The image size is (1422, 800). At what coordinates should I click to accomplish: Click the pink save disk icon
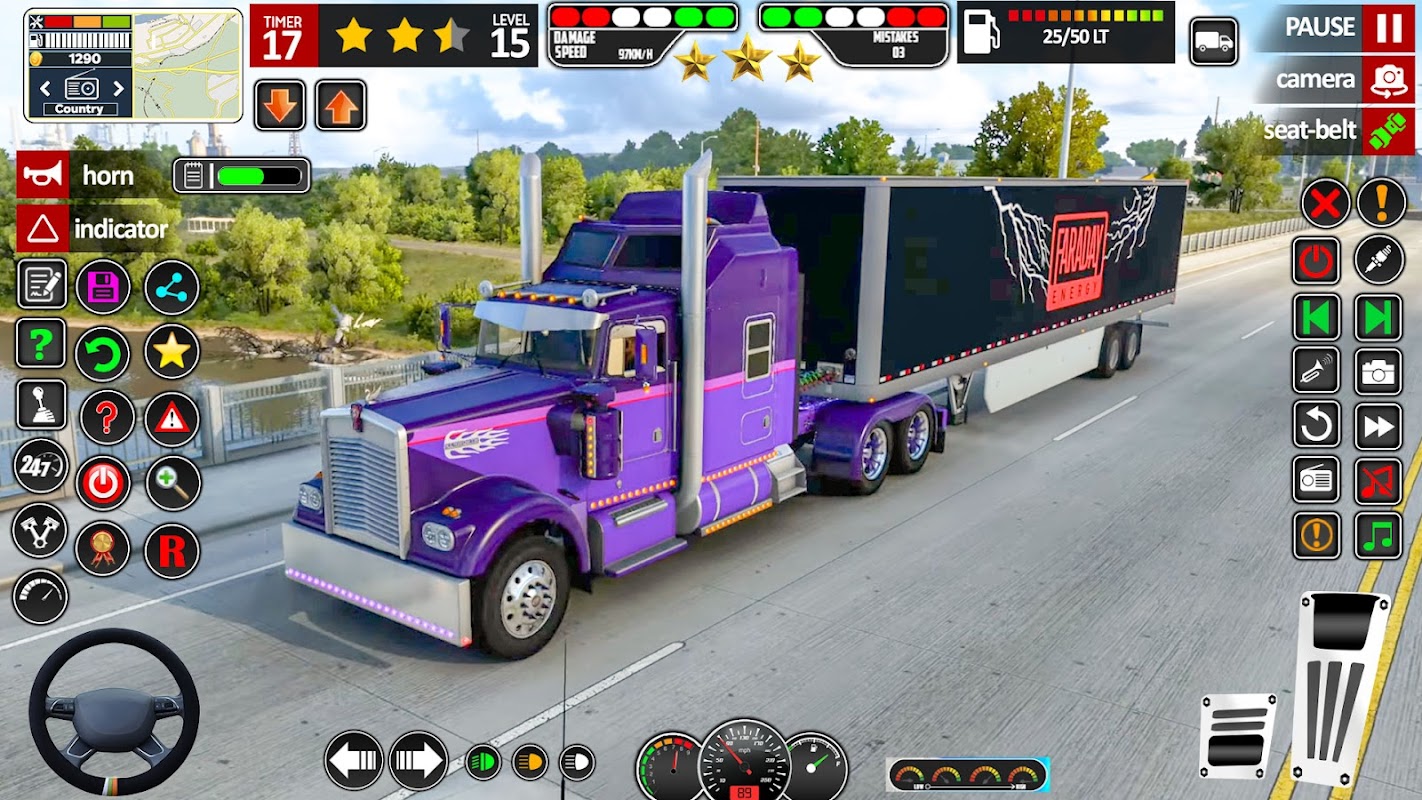coord(103,288)
